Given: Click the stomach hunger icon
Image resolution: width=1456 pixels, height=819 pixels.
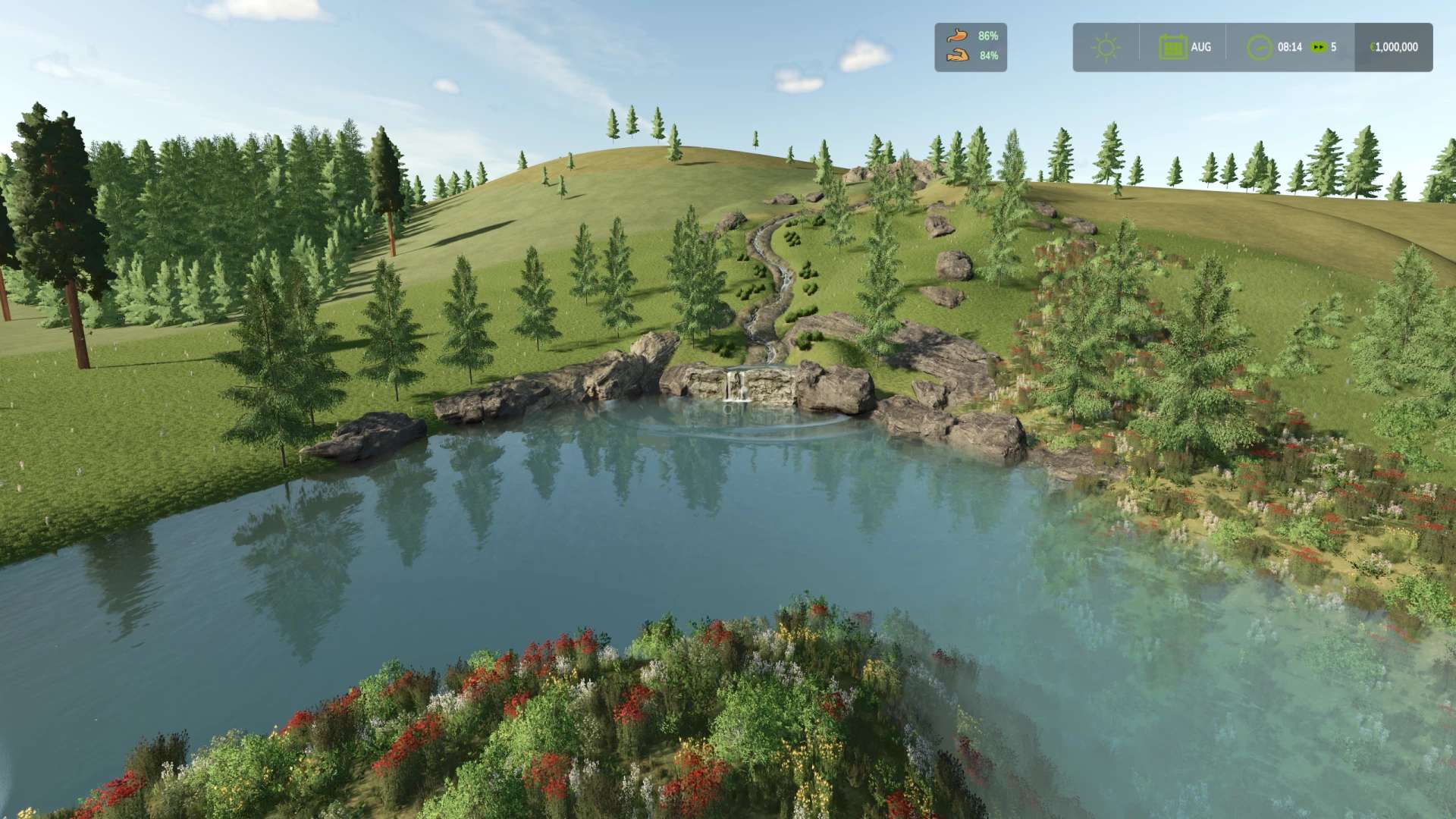Looking at the screenshot, I should click(x=958, y=35).
